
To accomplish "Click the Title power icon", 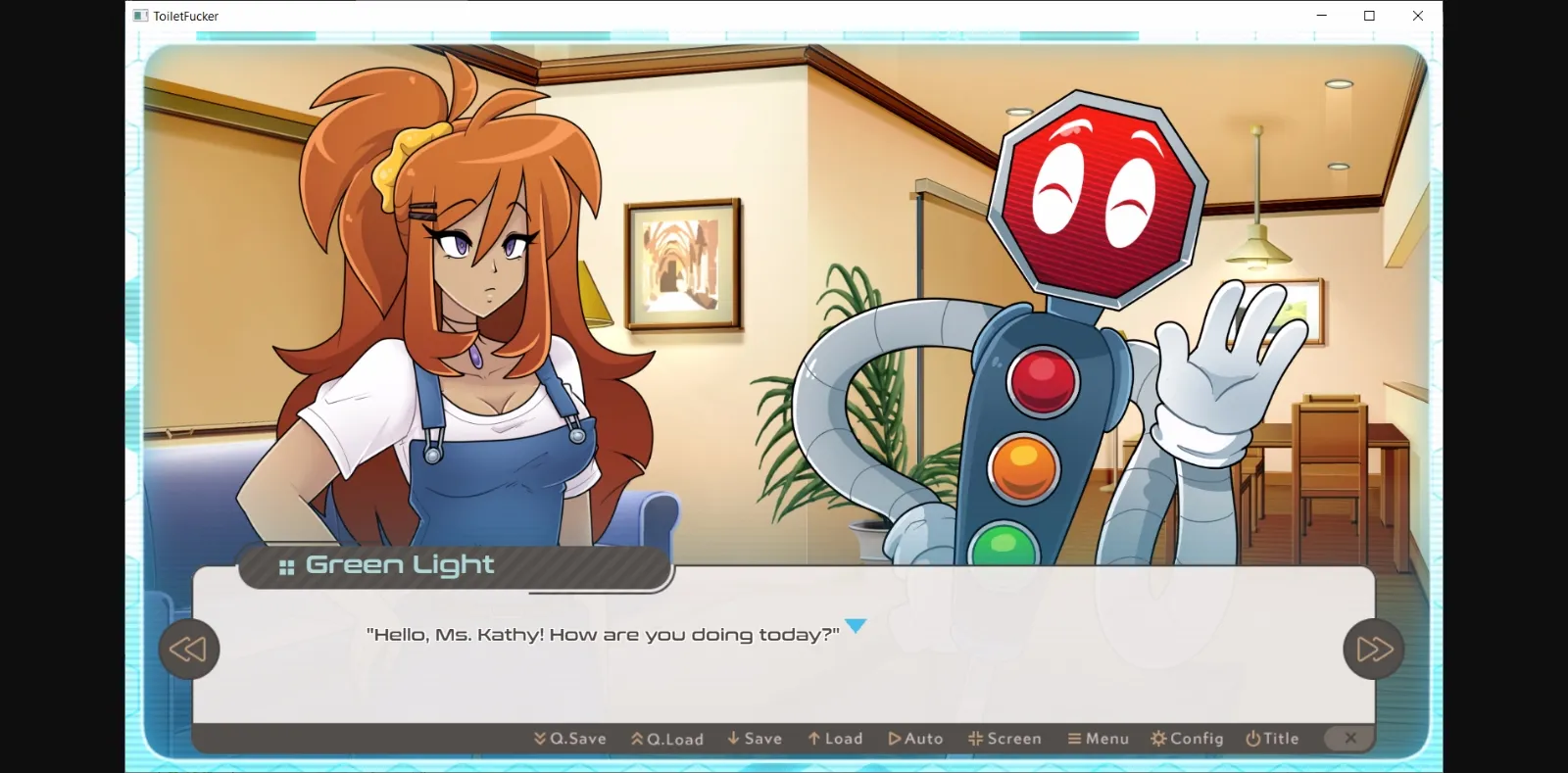I will point(1254,738).
